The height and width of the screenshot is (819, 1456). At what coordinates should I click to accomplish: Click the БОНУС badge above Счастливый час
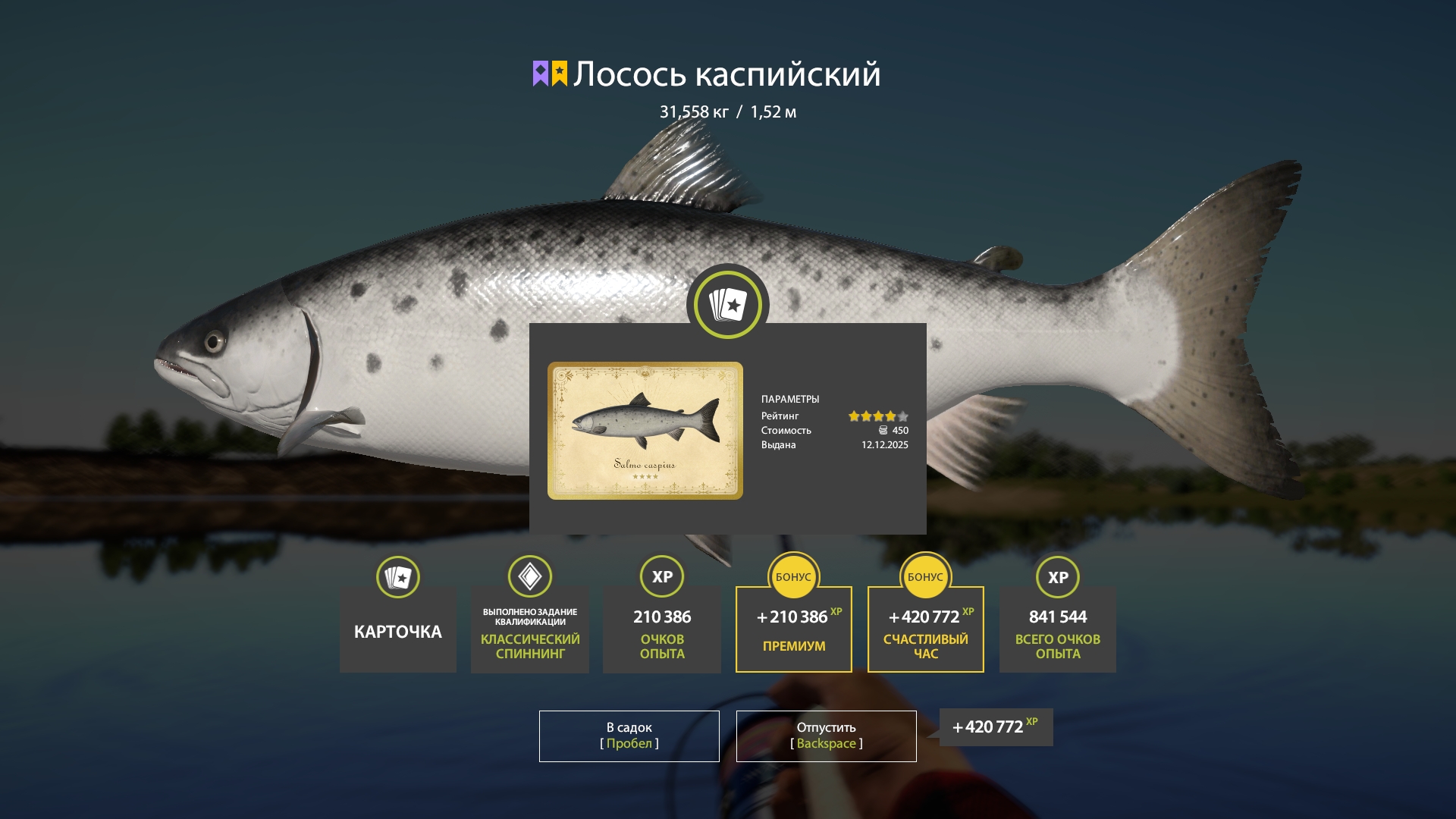click(x=925, y=577)
